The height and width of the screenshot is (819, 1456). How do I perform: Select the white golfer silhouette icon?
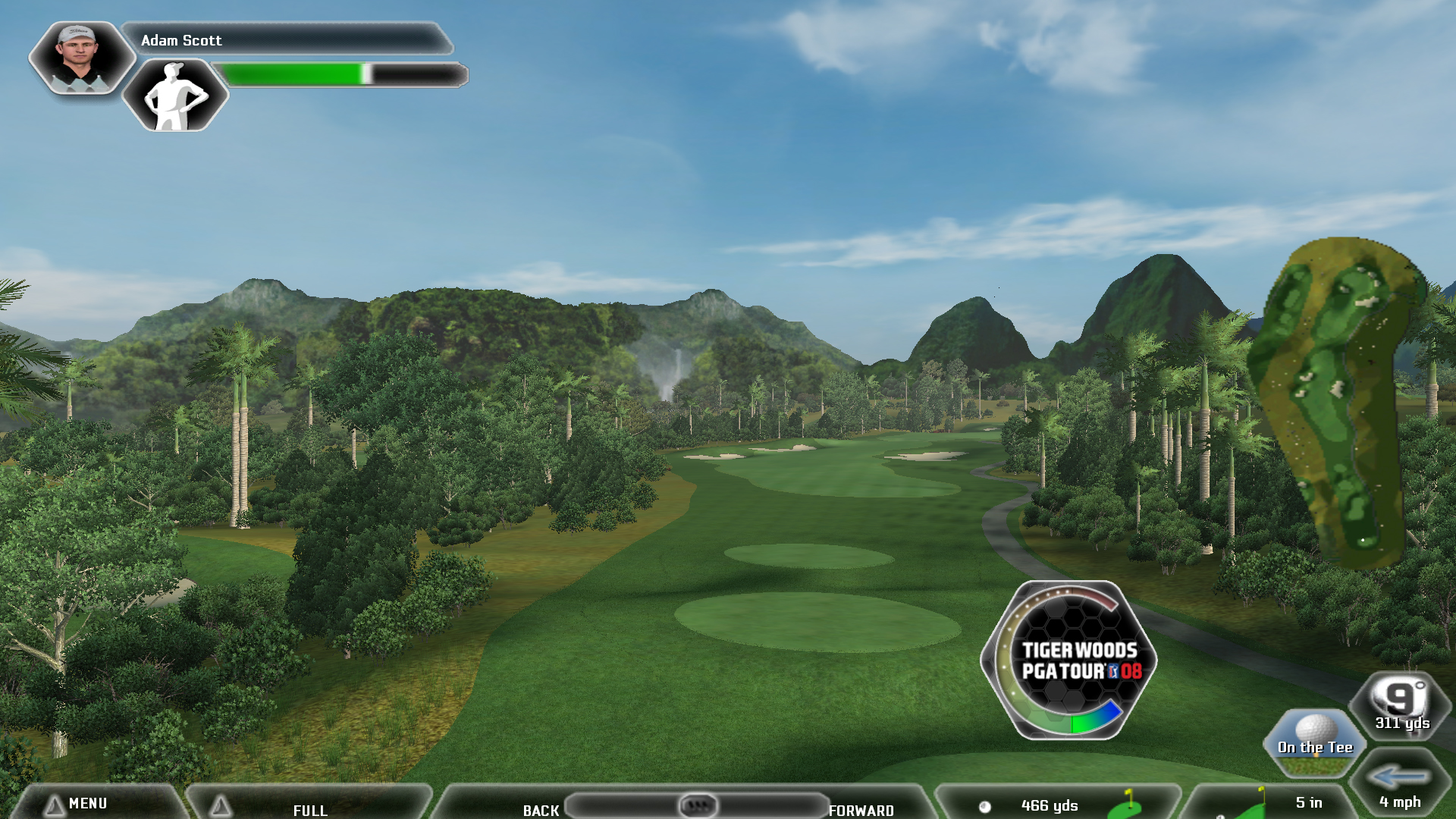coord(175,96)
